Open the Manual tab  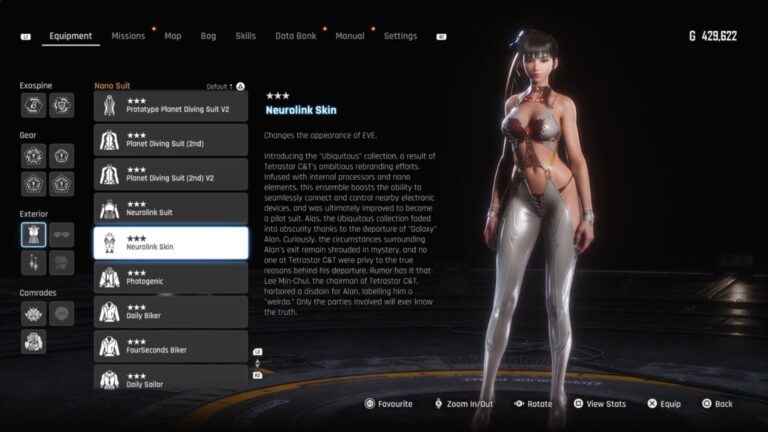click(x=350, y=36)
